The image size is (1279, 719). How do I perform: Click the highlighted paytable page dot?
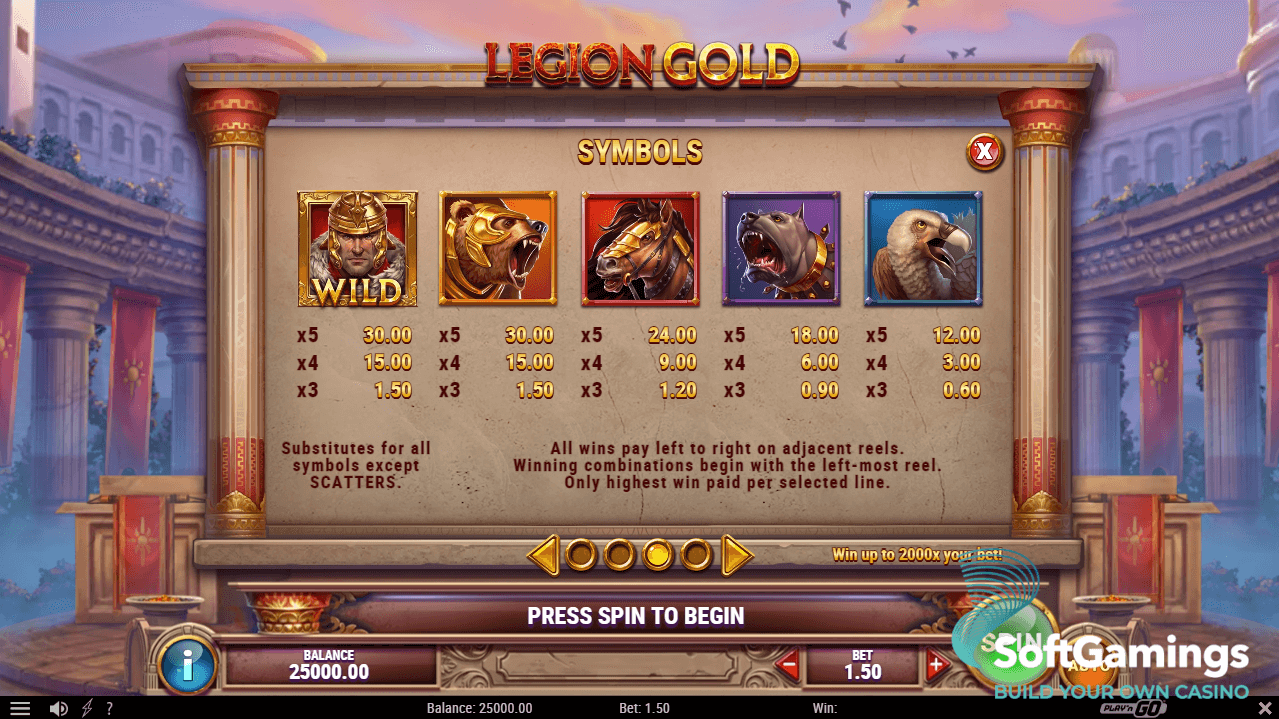click(657, 554)
